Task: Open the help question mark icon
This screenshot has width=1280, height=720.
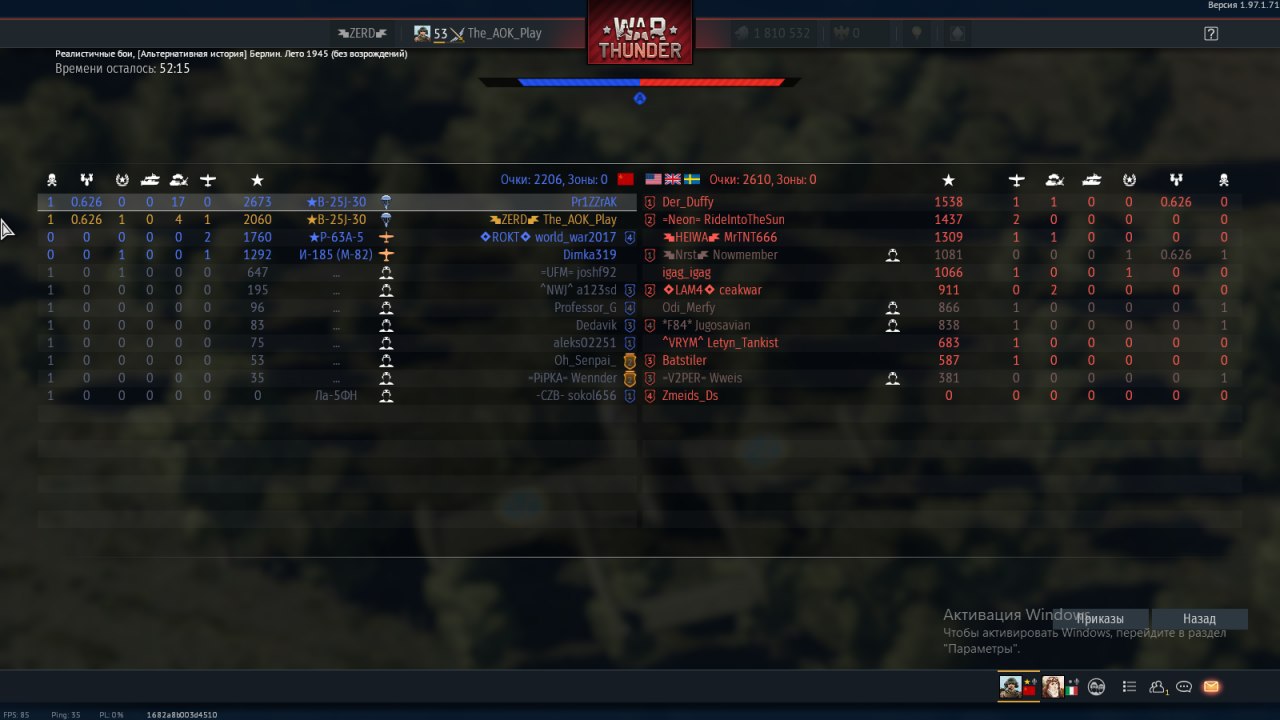Action: [x=1211, y=33]
